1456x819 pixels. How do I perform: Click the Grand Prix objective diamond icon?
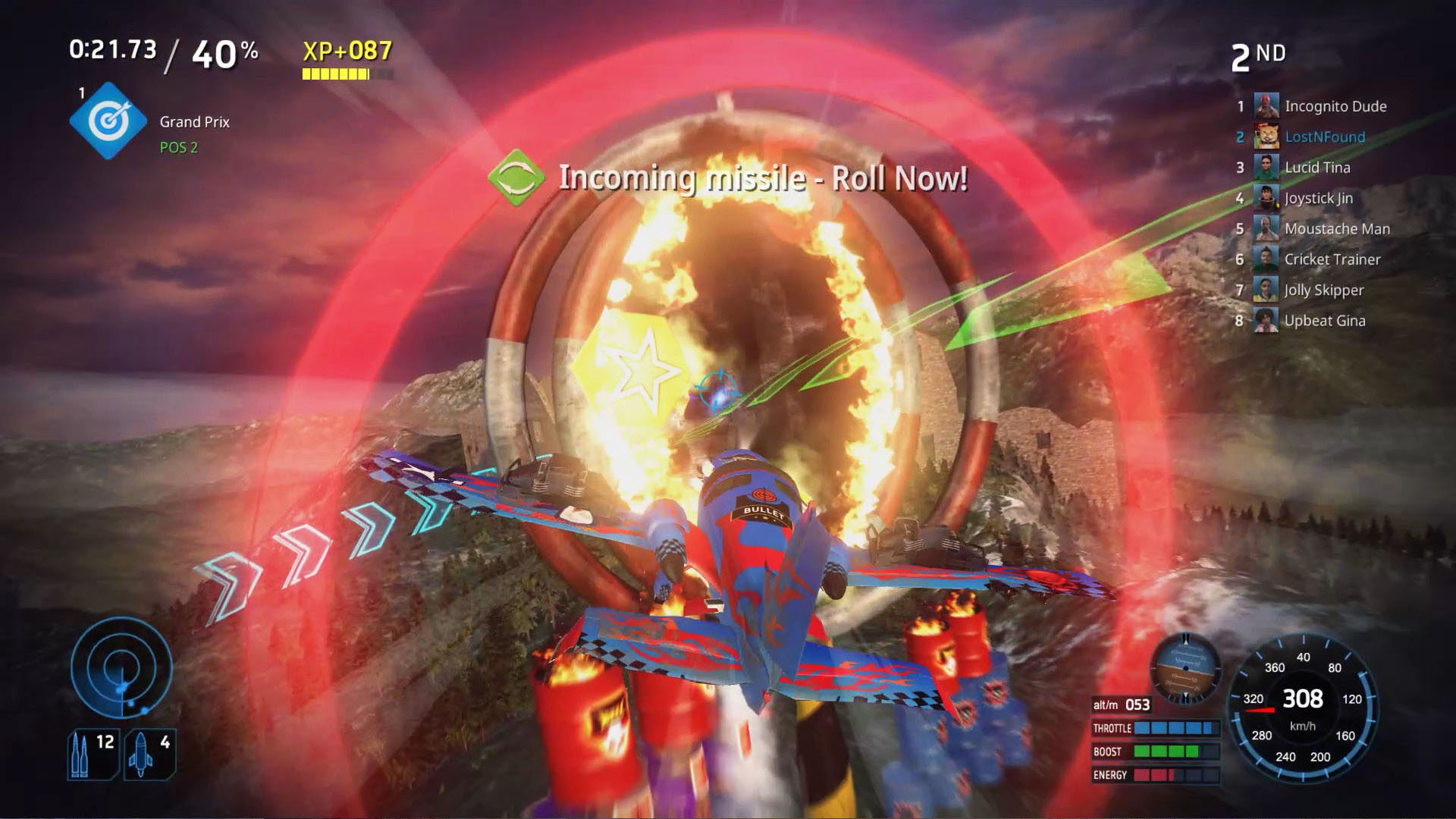[x=106, y=120]
